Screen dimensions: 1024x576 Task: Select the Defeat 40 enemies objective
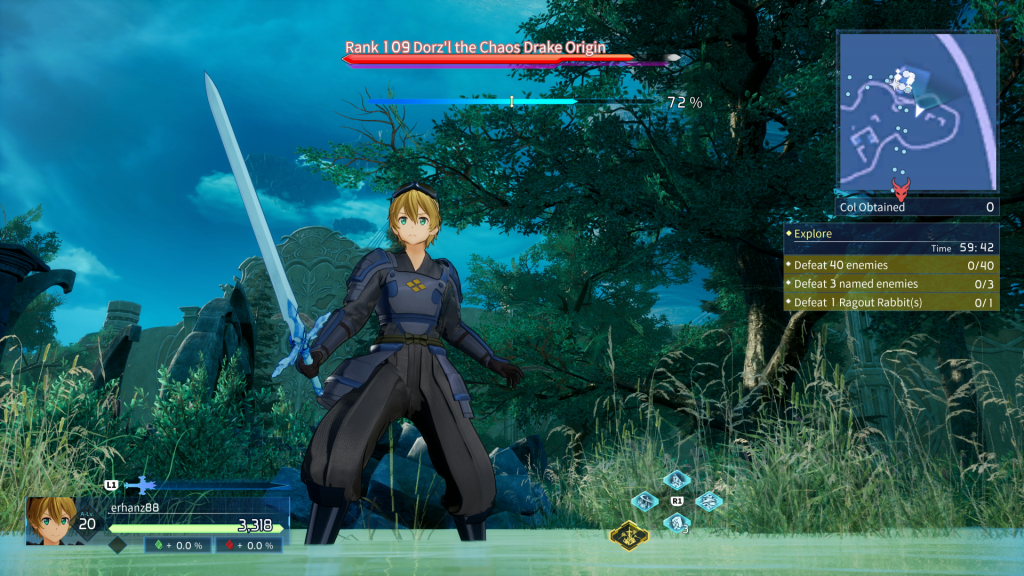click(x=891, y=265)
